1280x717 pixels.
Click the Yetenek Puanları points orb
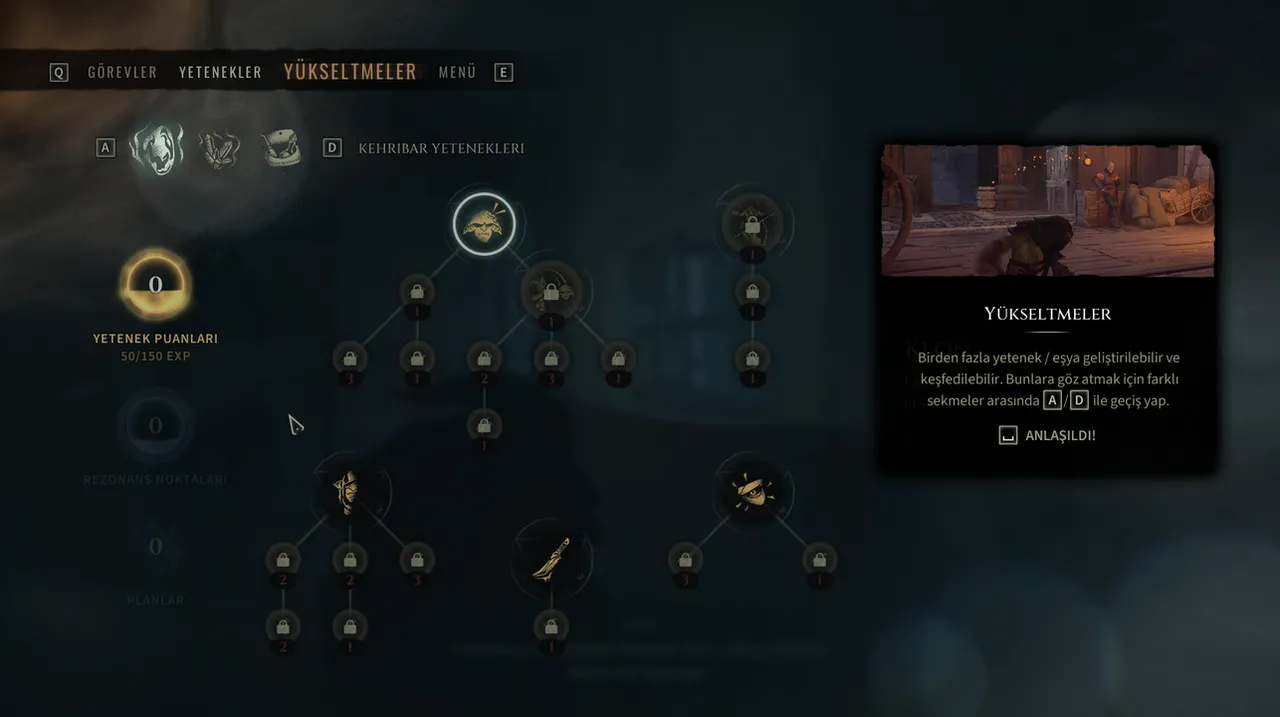point(155,285)
